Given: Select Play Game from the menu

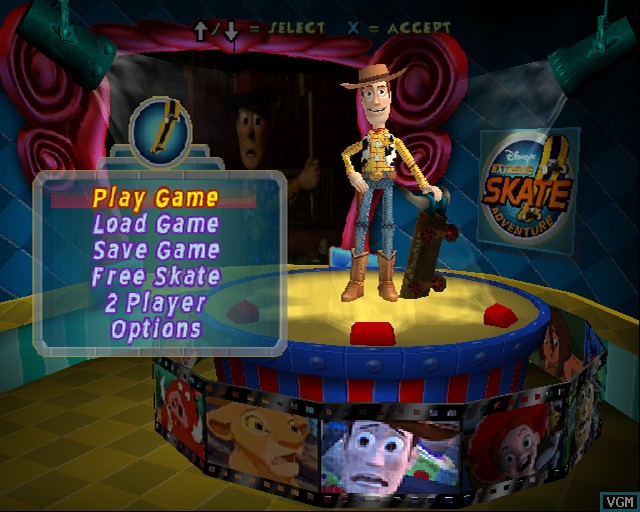Looking at the screenshot, I should click(x=155, y=198).
